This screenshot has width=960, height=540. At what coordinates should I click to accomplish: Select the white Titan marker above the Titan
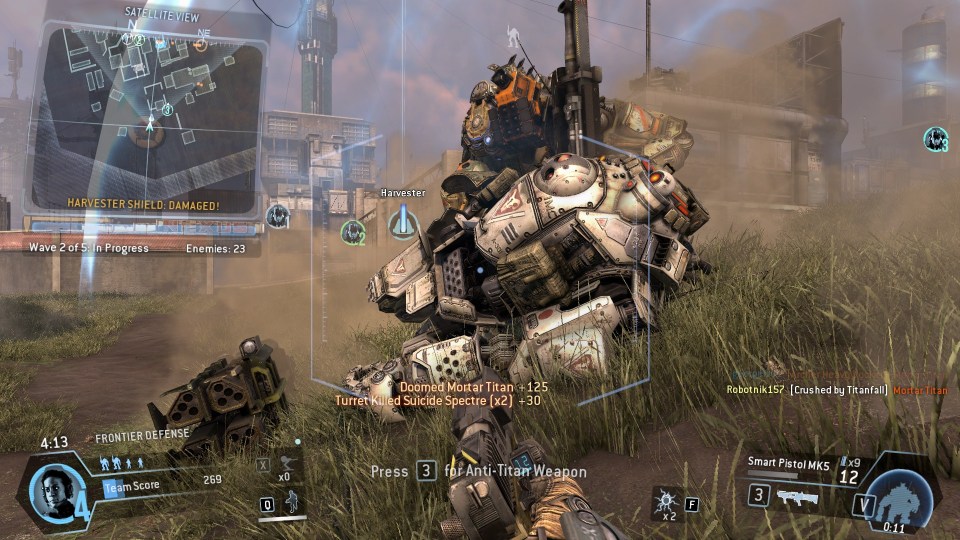tap(514, 38)
